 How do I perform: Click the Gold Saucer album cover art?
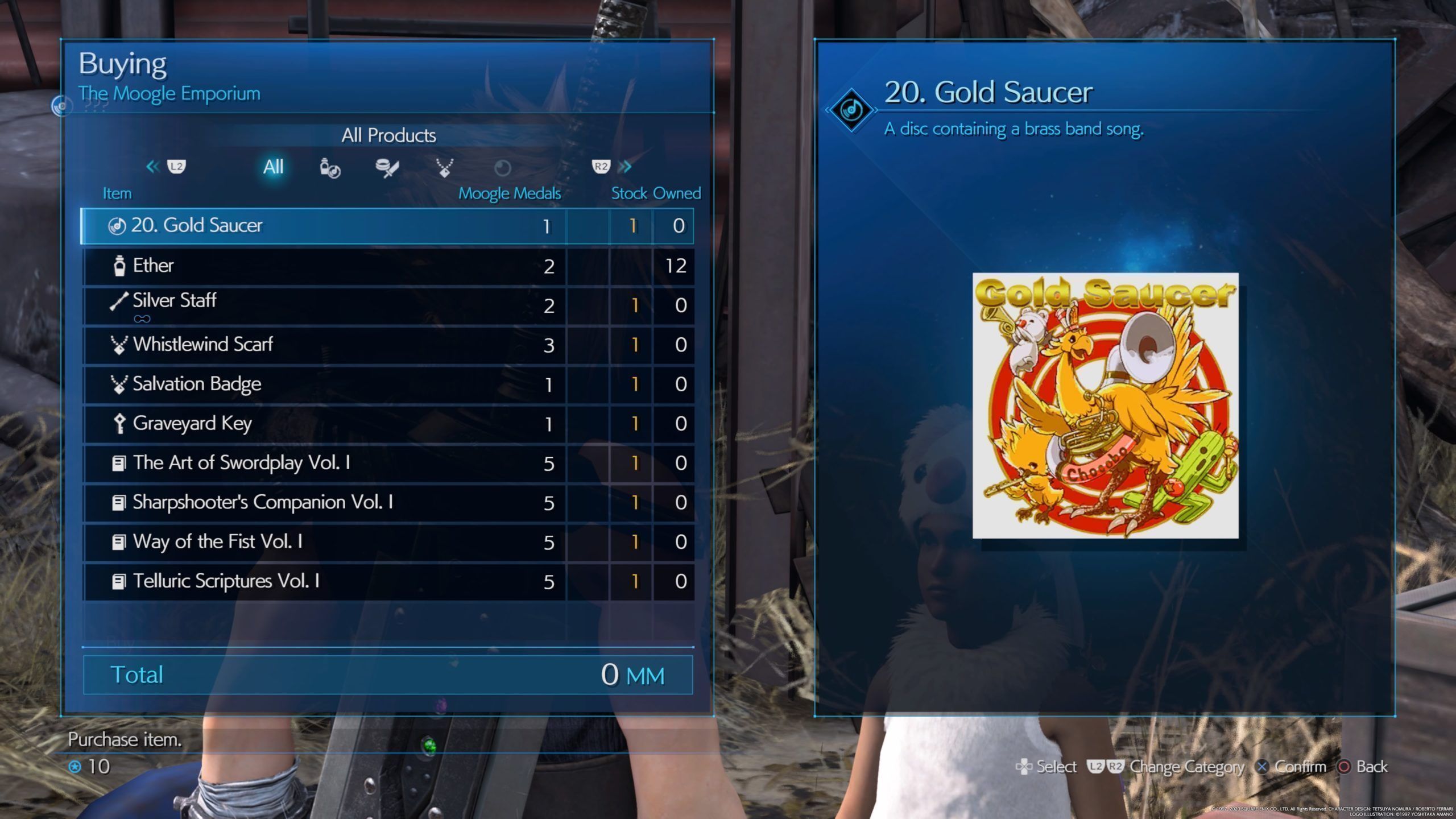1105,406
